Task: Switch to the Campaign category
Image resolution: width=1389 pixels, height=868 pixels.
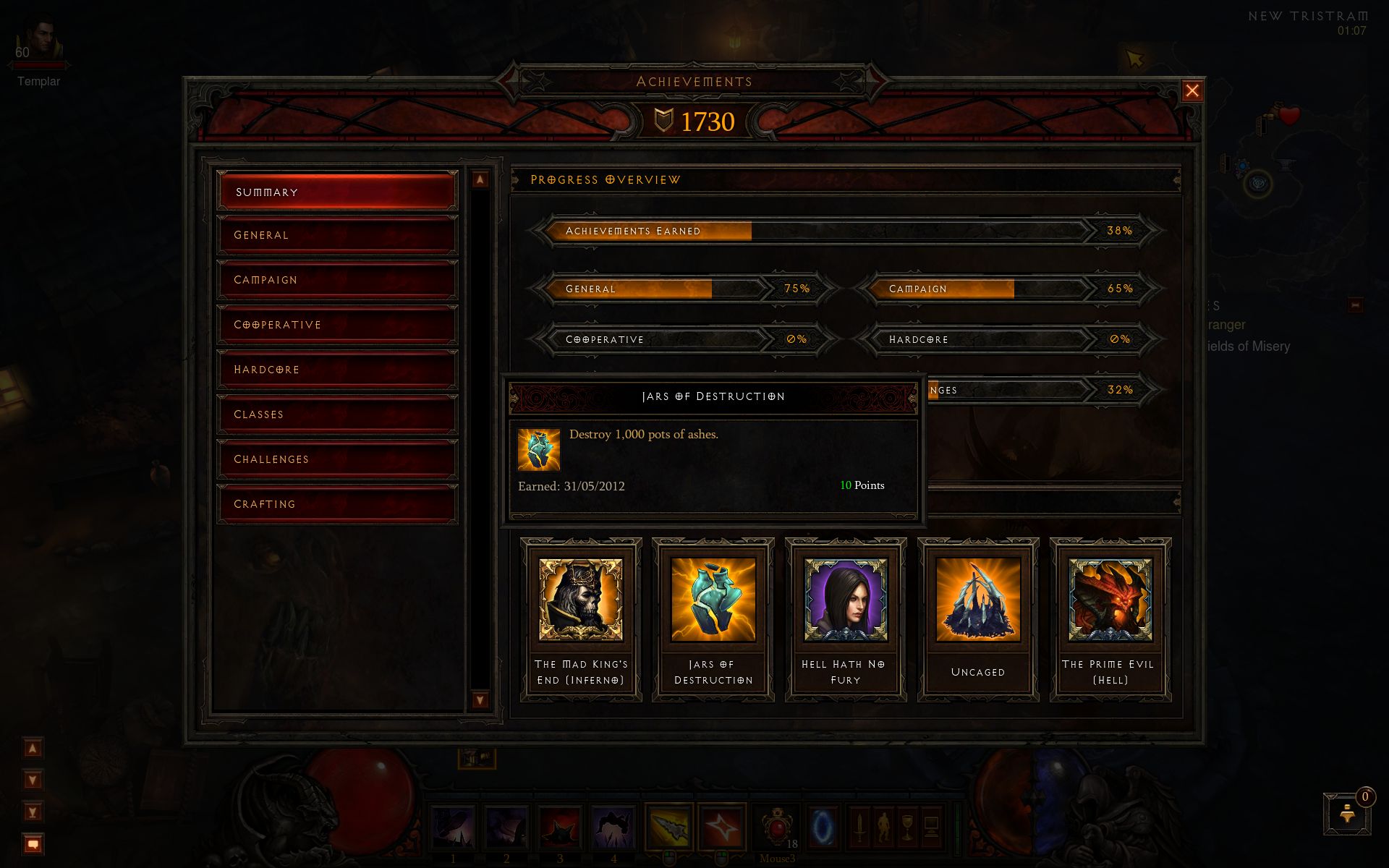Action: [x=337, y=280]
